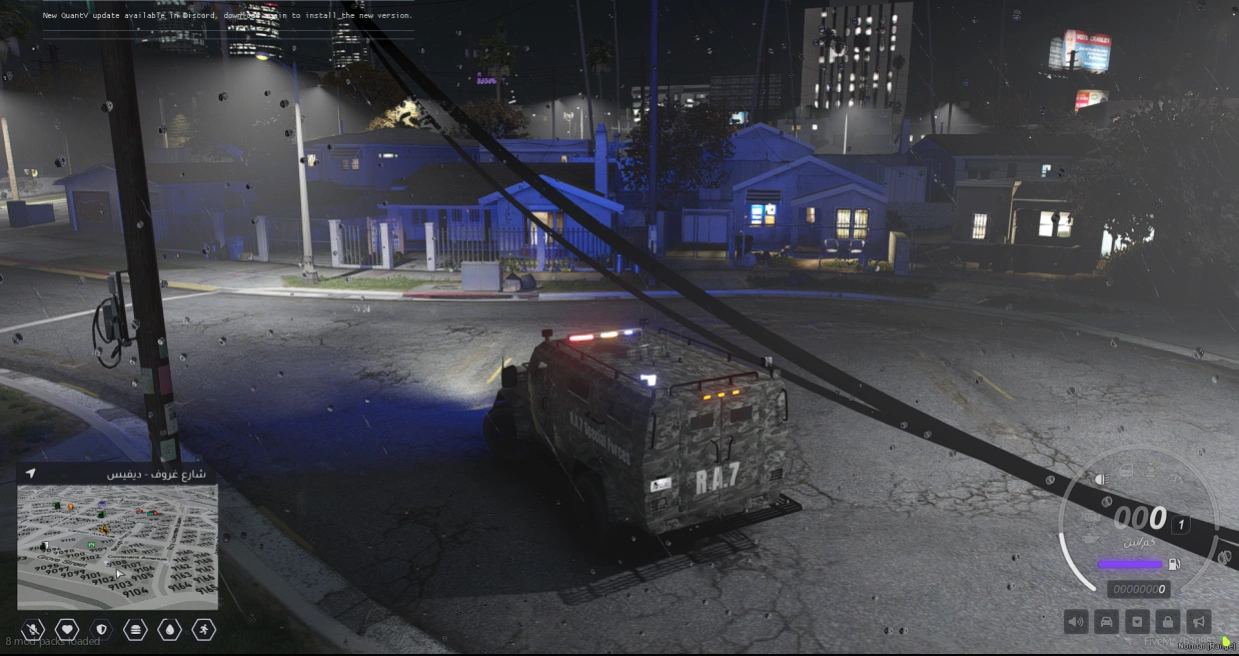The height and width of the screenshot is (656, 1239).
Task: Click the minimap of Grove Street
Action: point(117,546)
